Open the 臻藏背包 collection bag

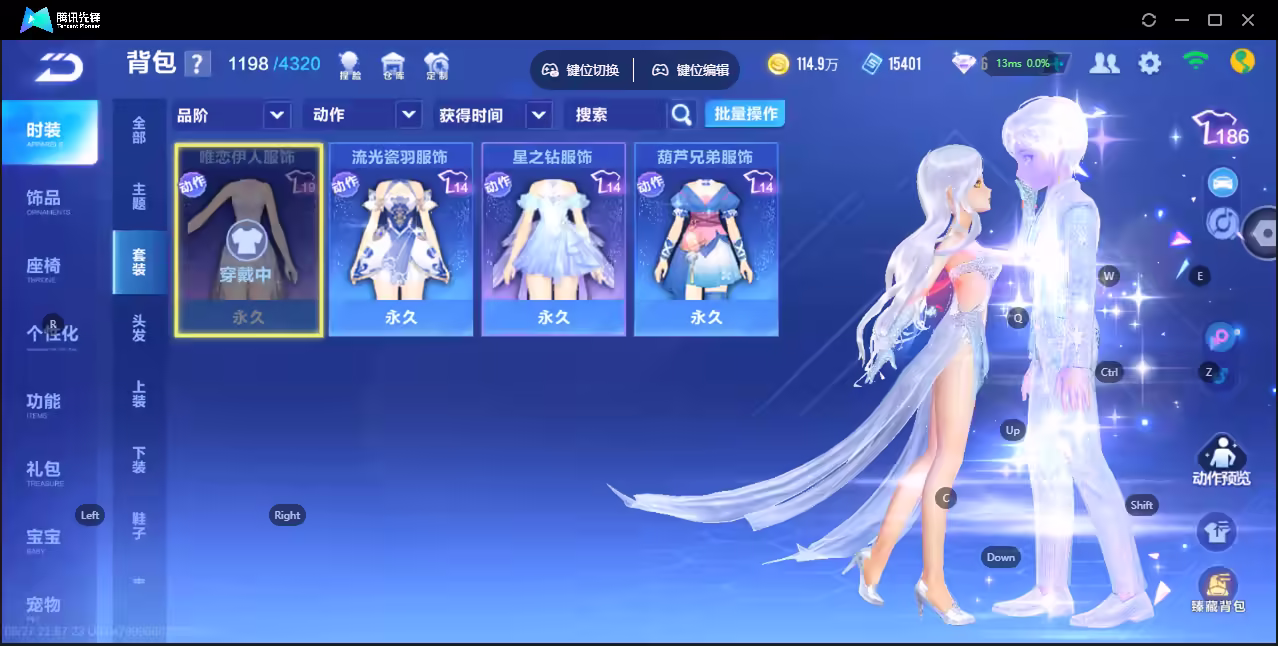pos(1217,590)
